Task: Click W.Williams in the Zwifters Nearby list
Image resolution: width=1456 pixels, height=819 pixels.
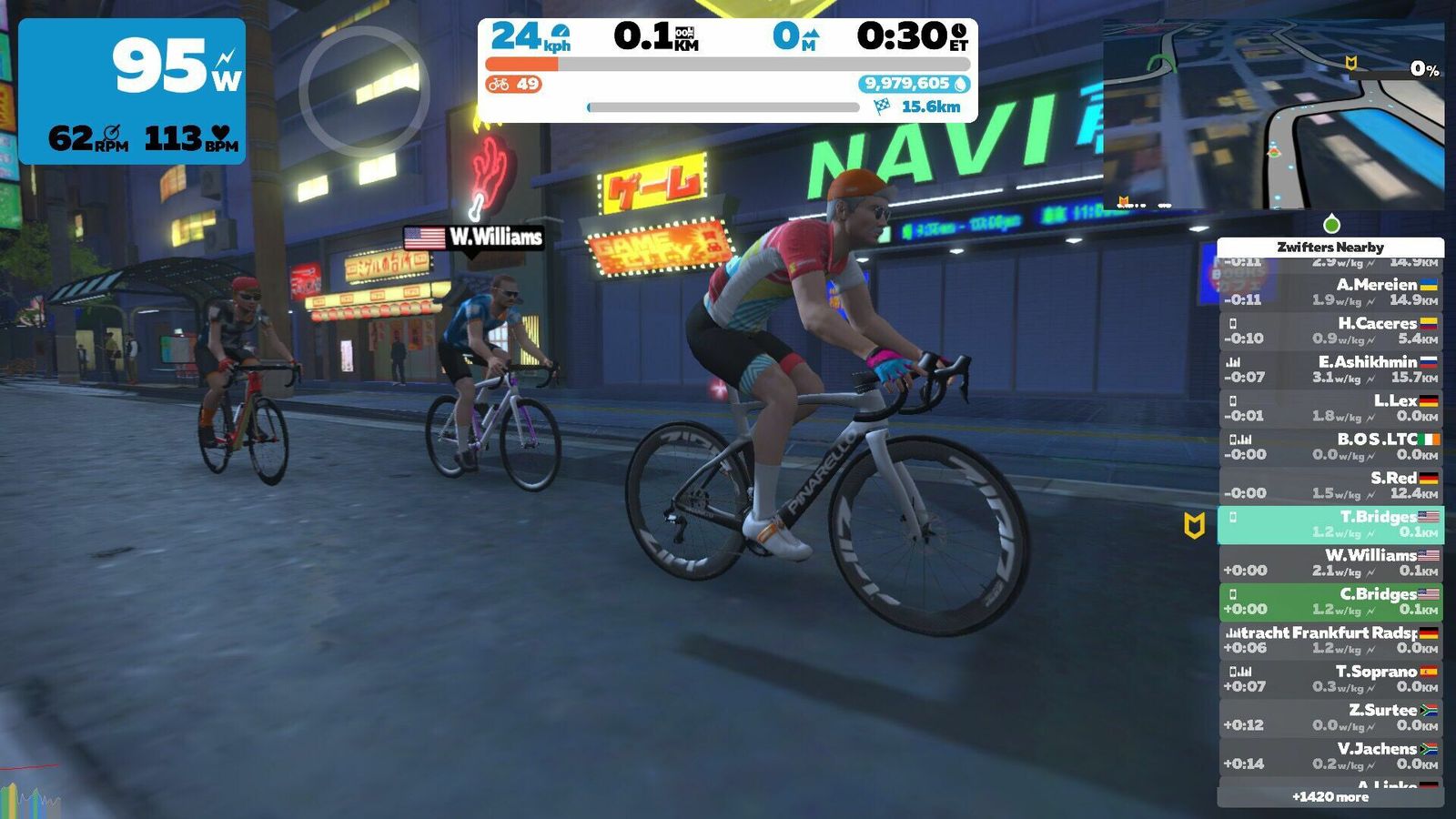Action: [x=1330, y=562]
